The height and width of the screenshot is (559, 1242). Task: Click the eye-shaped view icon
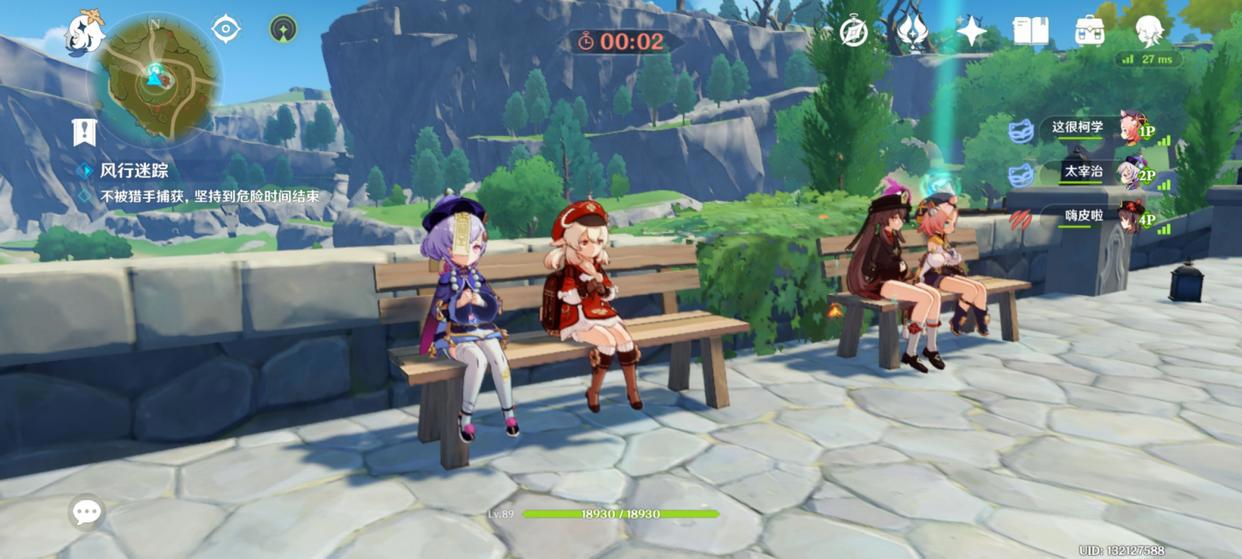point(226,29)
